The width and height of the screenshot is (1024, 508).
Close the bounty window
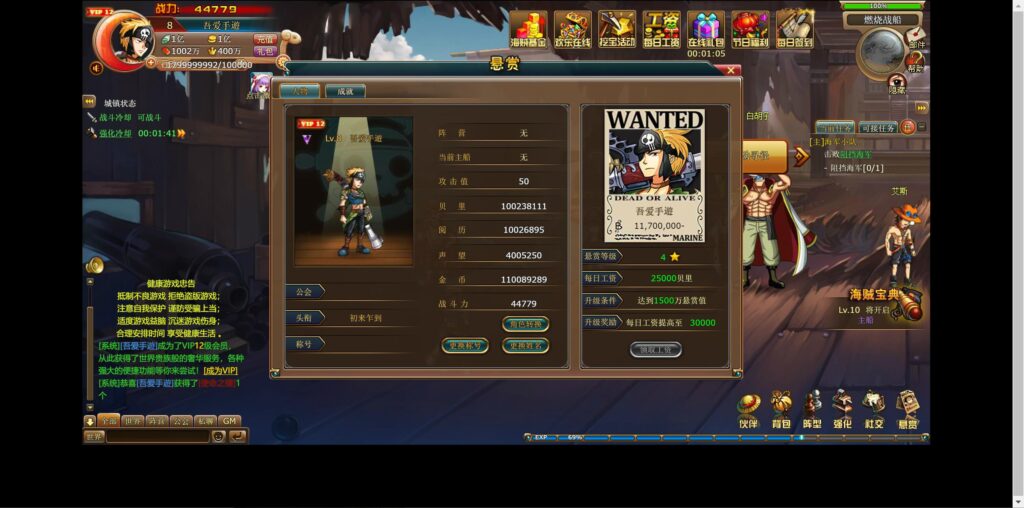(x=732, y=70)
